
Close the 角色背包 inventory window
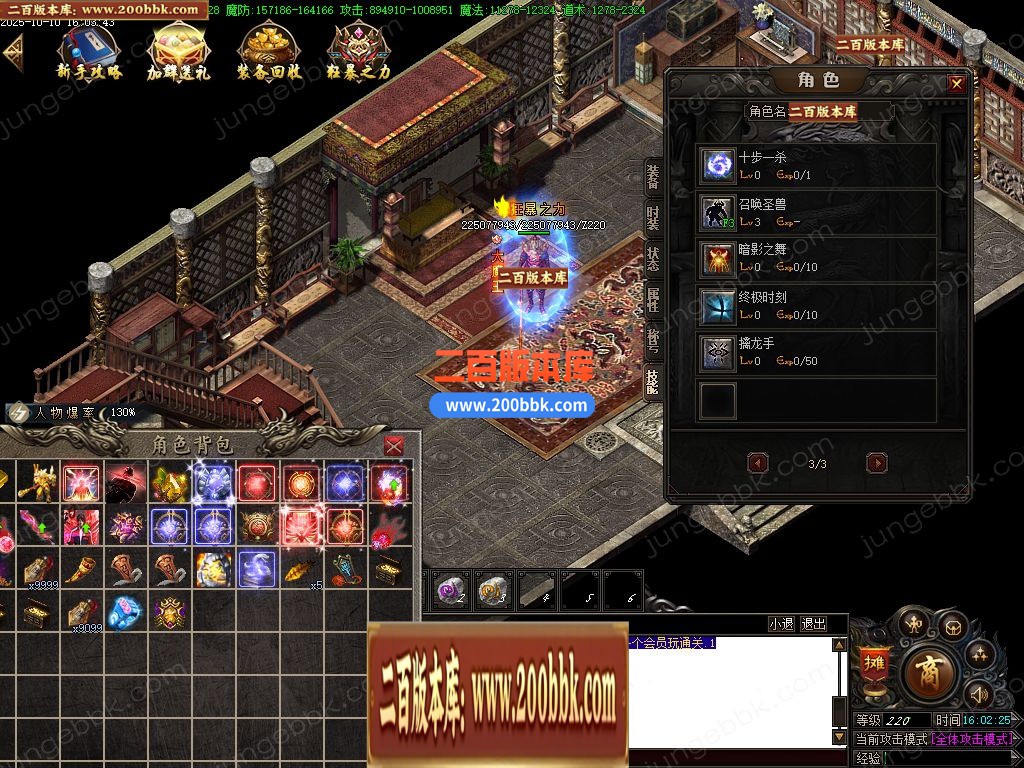click(x=394, y=445)
